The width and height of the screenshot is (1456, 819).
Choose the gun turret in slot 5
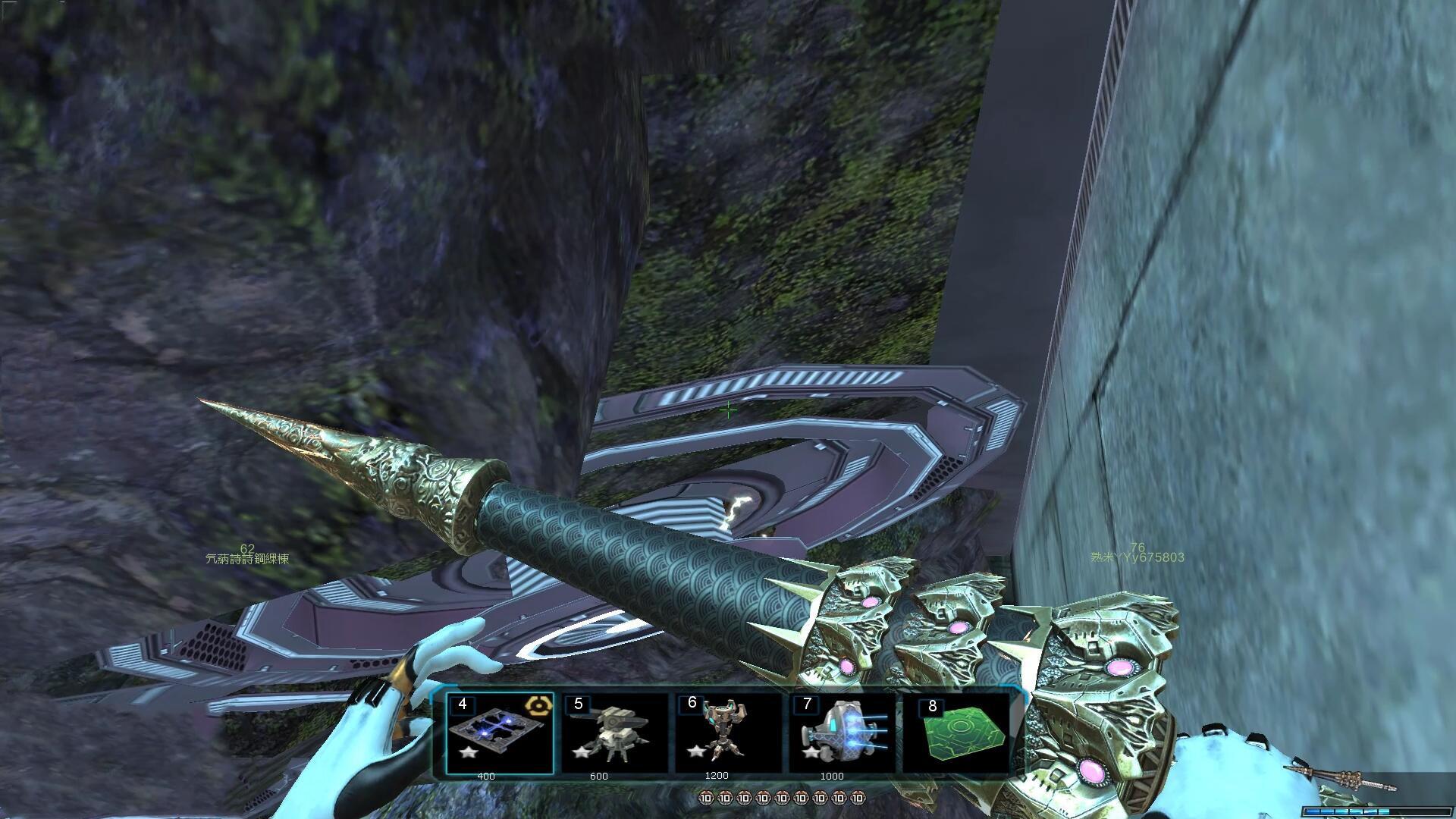(613, 733)
